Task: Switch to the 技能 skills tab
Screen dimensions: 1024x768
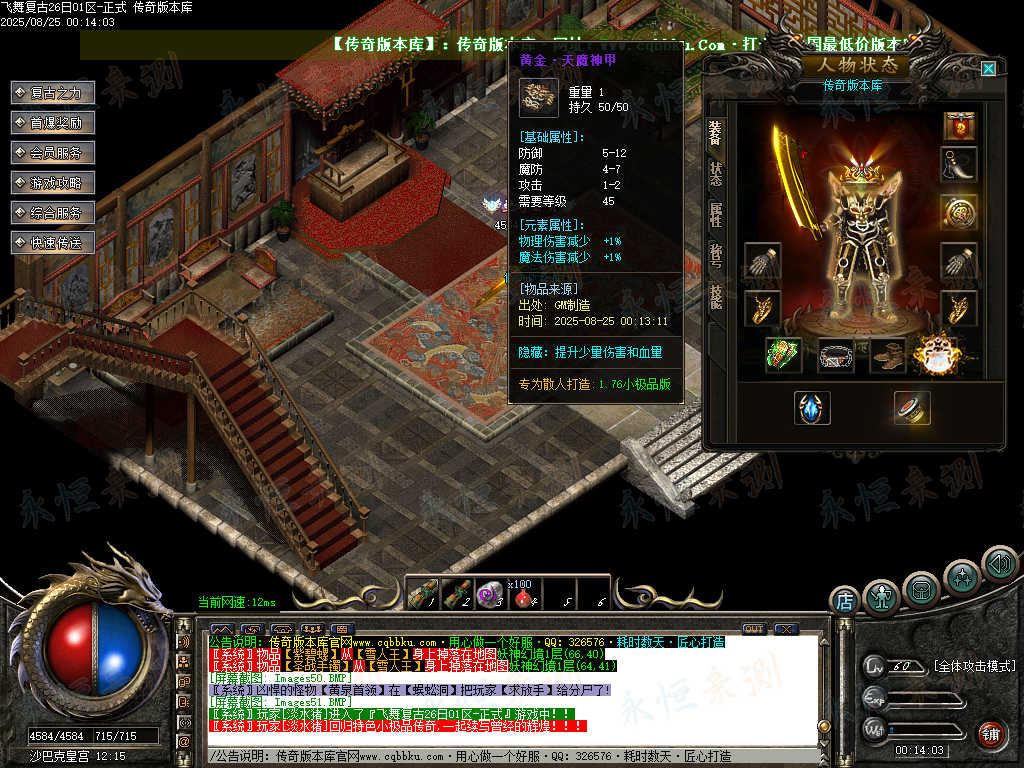Action: [x=715, y=297]
